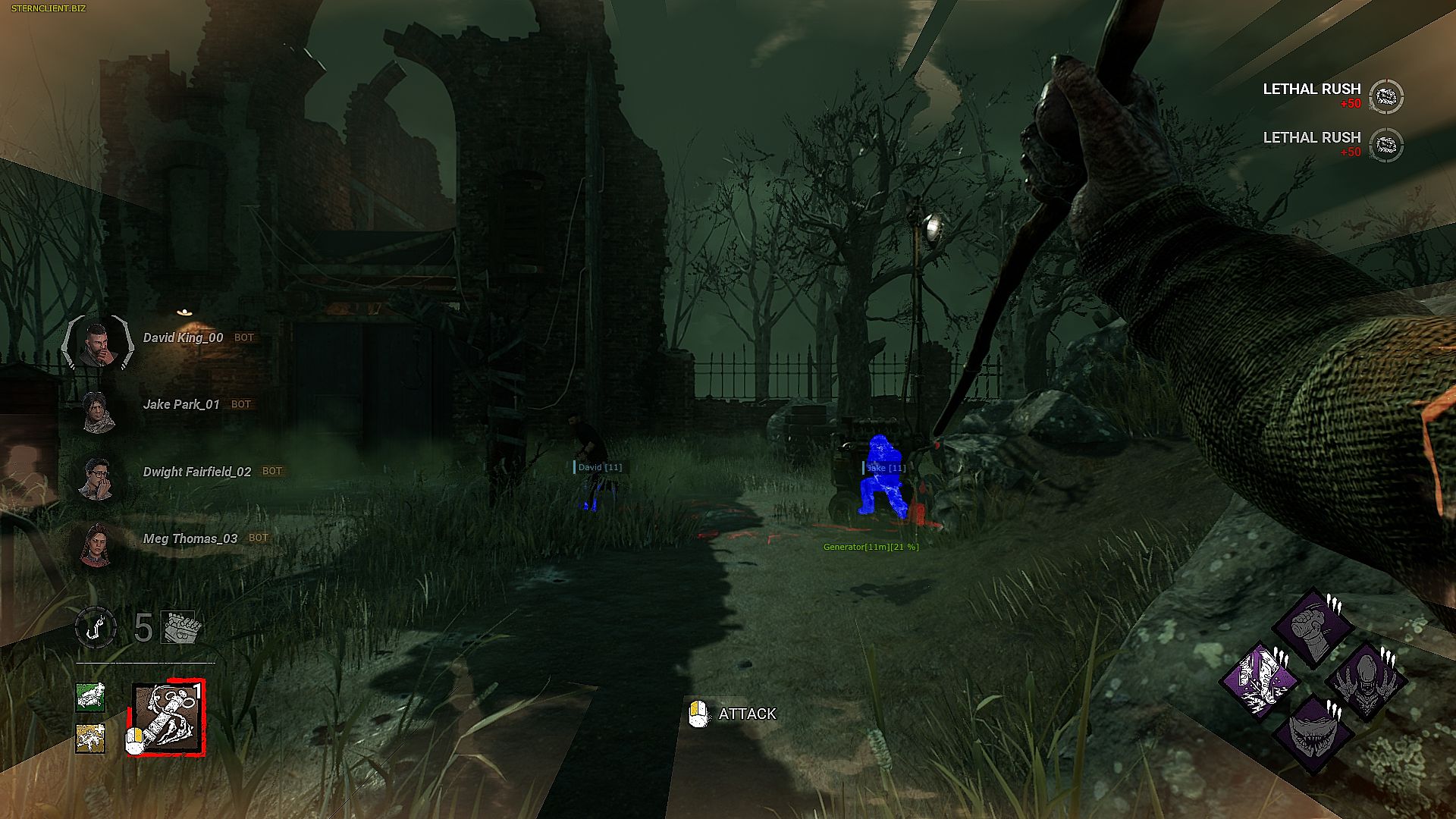Viewport: 1456px width, 819px height.
Task: Click the grinning teeth perk icon
Action: click(1313, 733)
